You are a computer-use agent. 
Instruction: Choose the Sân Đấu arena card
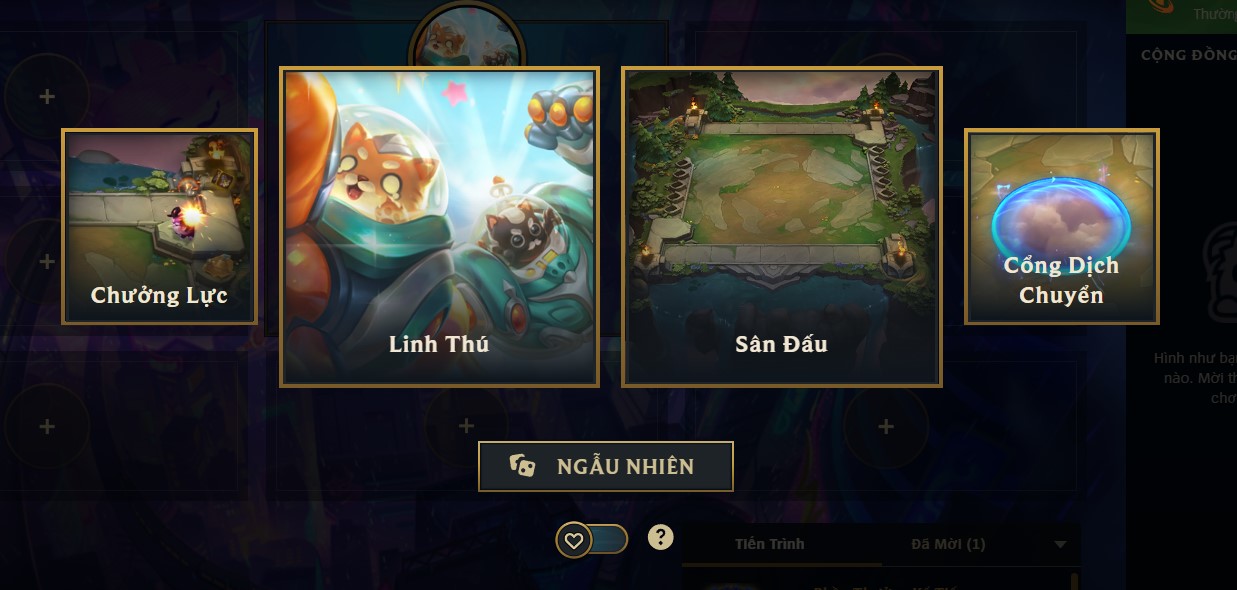coord(782,227)
